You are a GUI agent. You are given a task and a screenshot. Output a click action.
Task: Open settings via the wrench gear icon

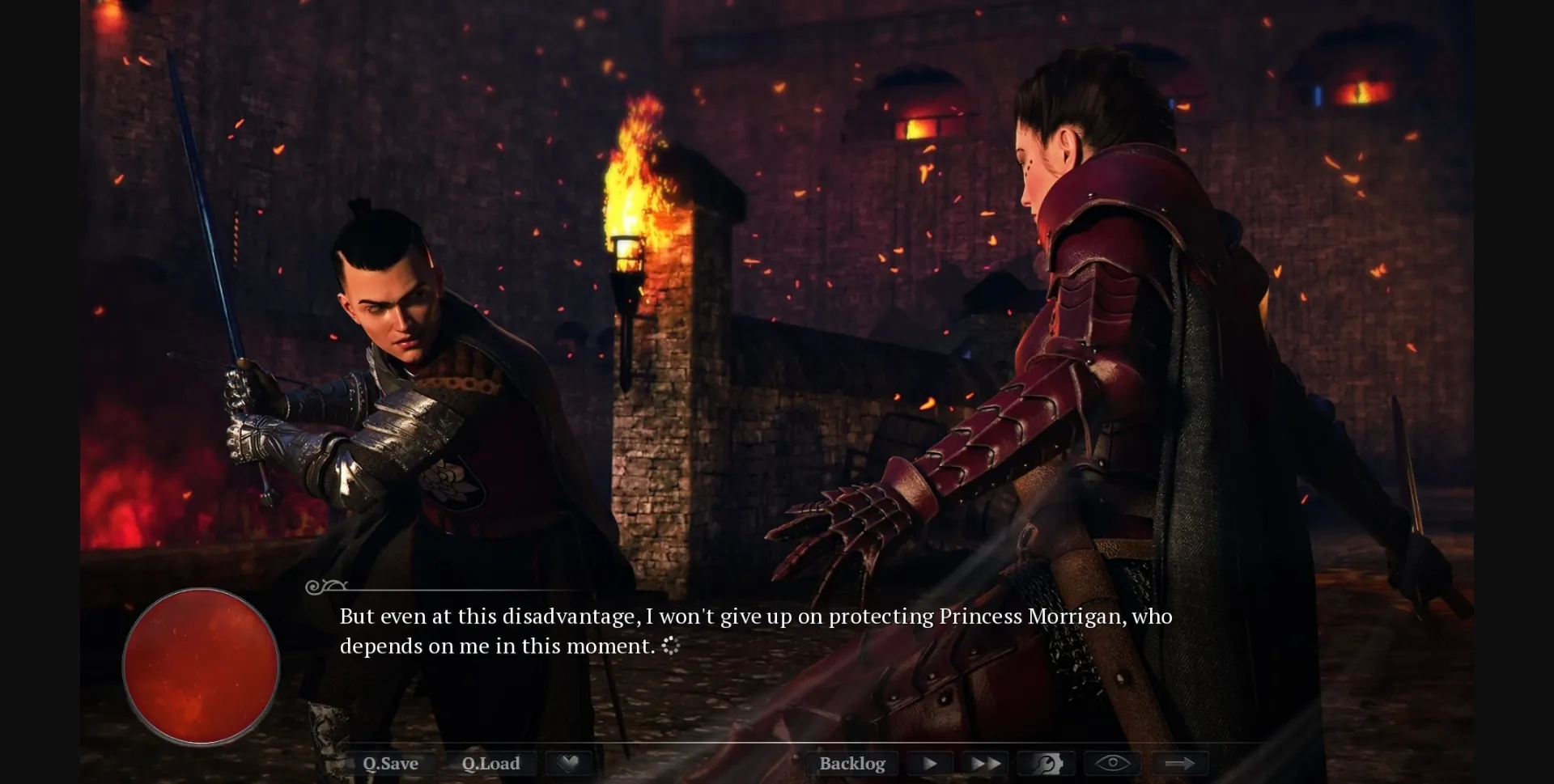click(x=1047, y=763)
